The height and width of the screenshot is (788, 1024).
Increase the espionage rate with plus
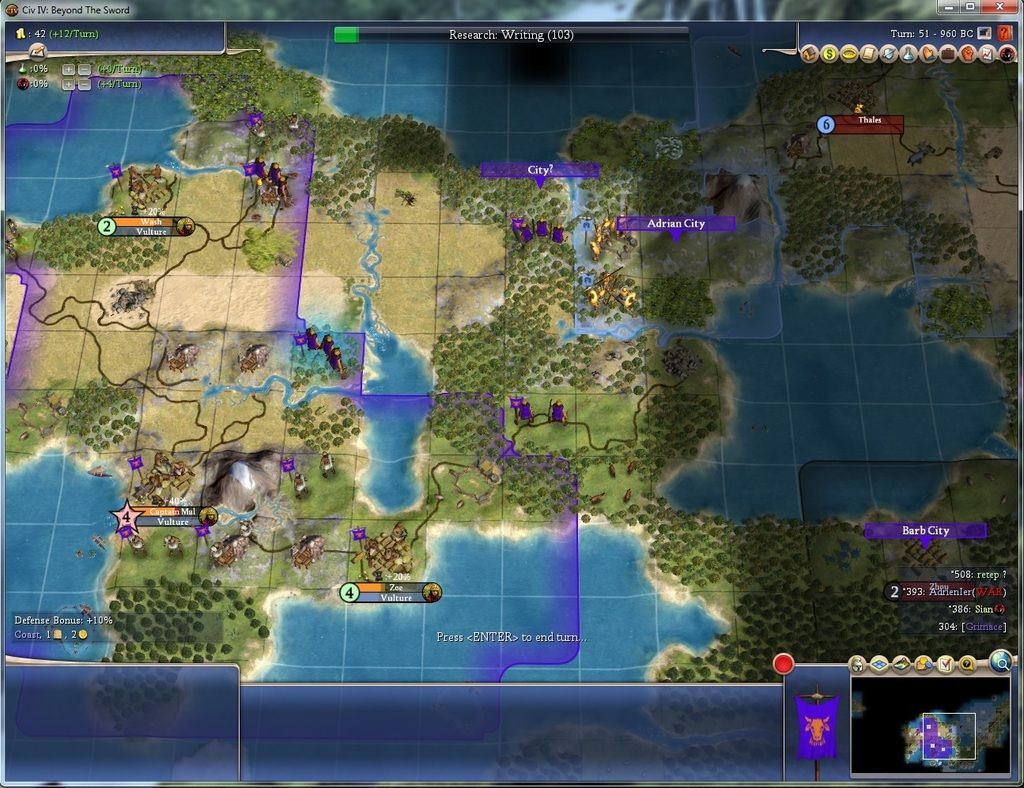coord(68,84)
